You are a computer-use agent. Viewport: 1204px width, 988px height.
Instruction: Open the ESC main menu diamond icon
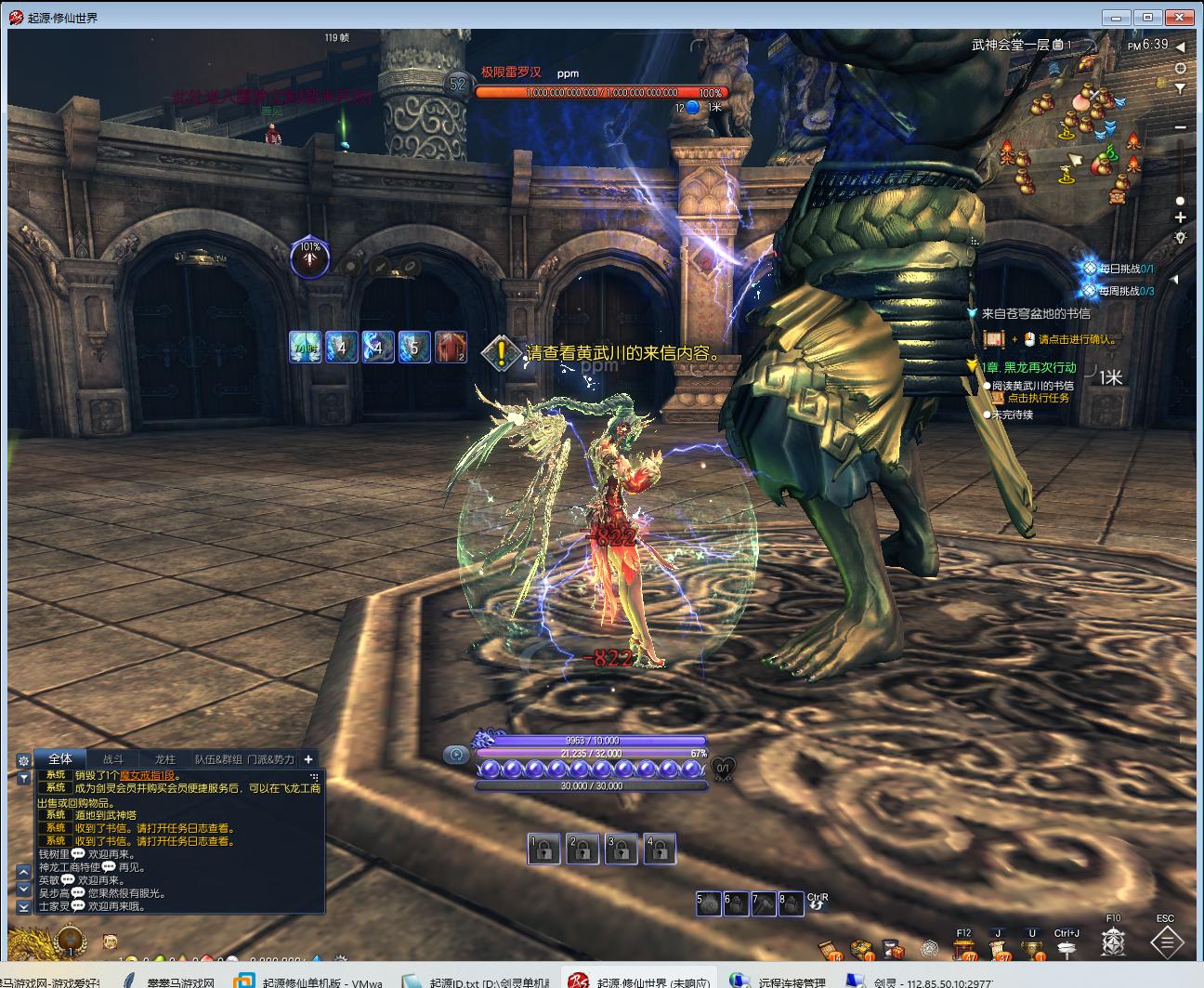click(x=1166, y=942)
